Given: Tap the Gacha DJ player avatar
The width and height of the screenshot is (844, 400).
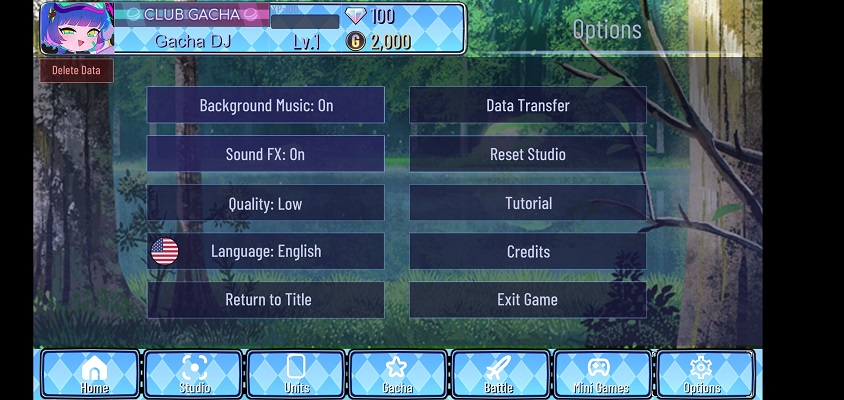Looking at the screenshot, I should pyautogui.click(x=76, y=27).
